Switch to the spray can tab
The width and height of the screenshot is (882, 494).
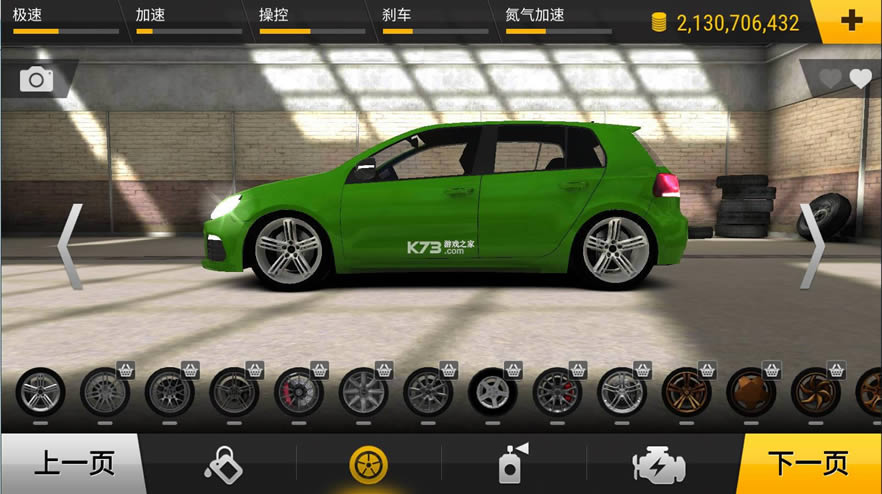point(513,464)
